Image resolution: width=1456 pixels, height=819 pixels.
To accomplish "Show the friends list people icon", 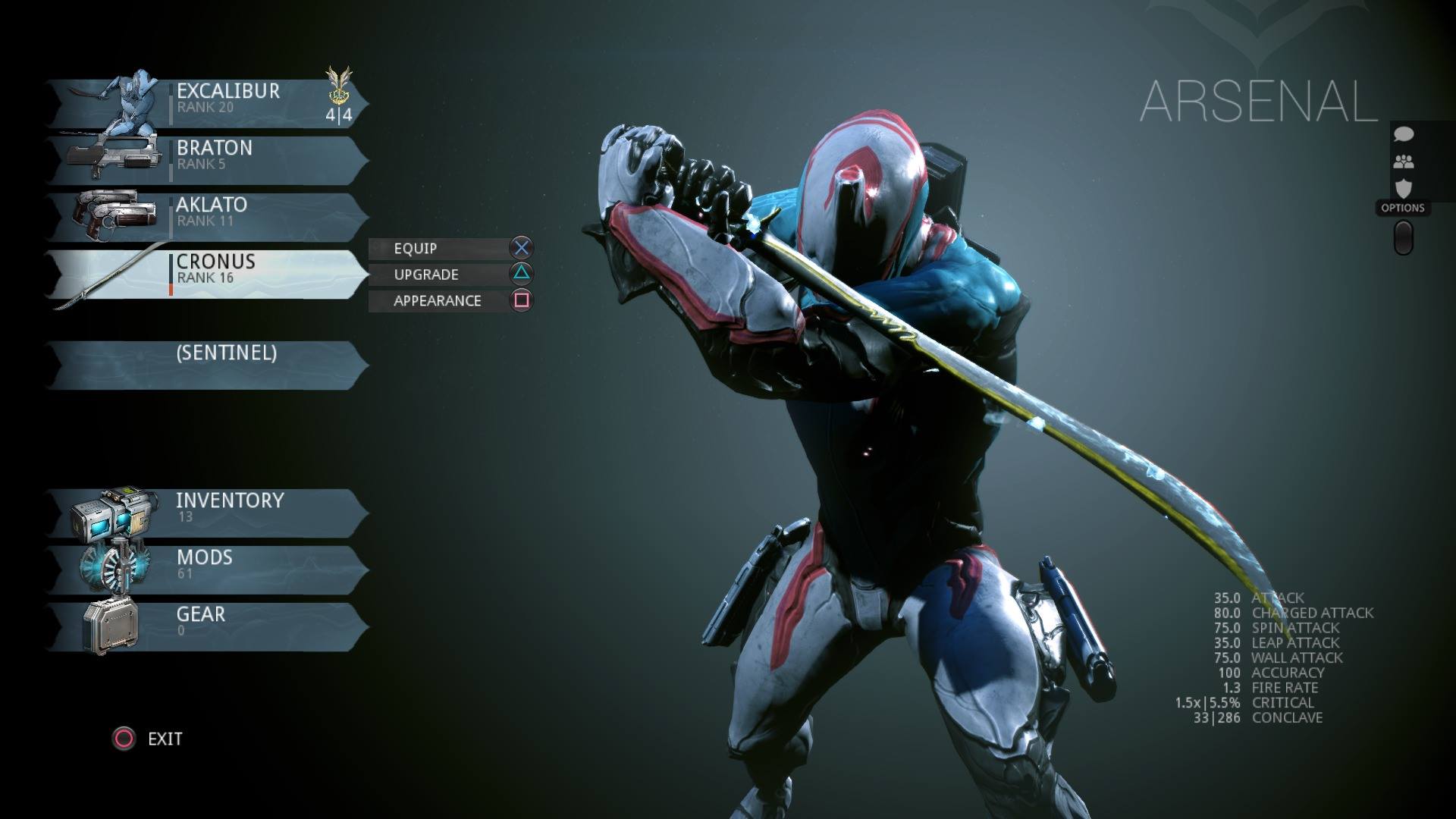I will [x=1404, y=162].
